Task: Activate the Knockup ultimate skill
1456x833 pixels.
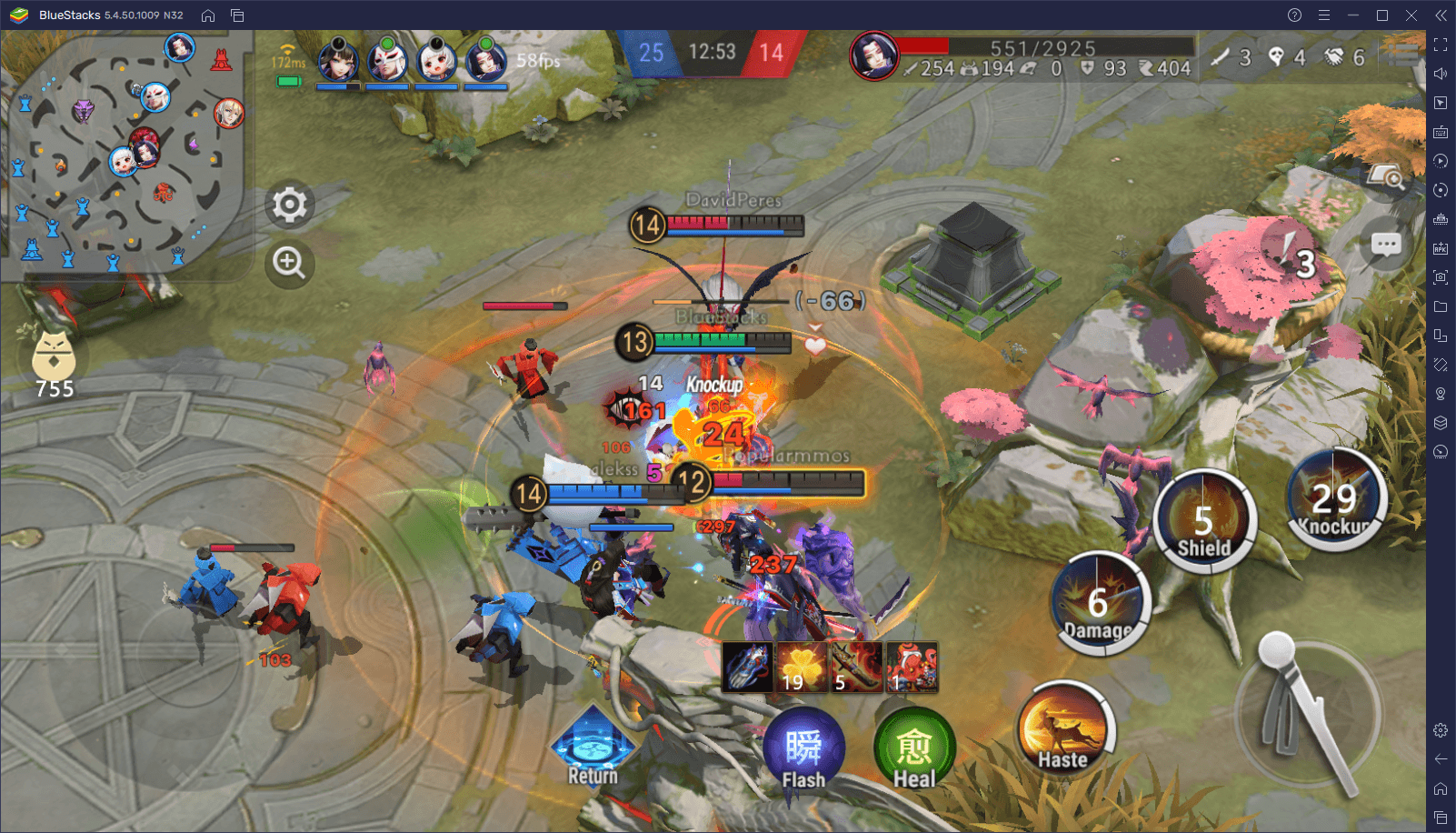Action: click(x=1333, y=499)
